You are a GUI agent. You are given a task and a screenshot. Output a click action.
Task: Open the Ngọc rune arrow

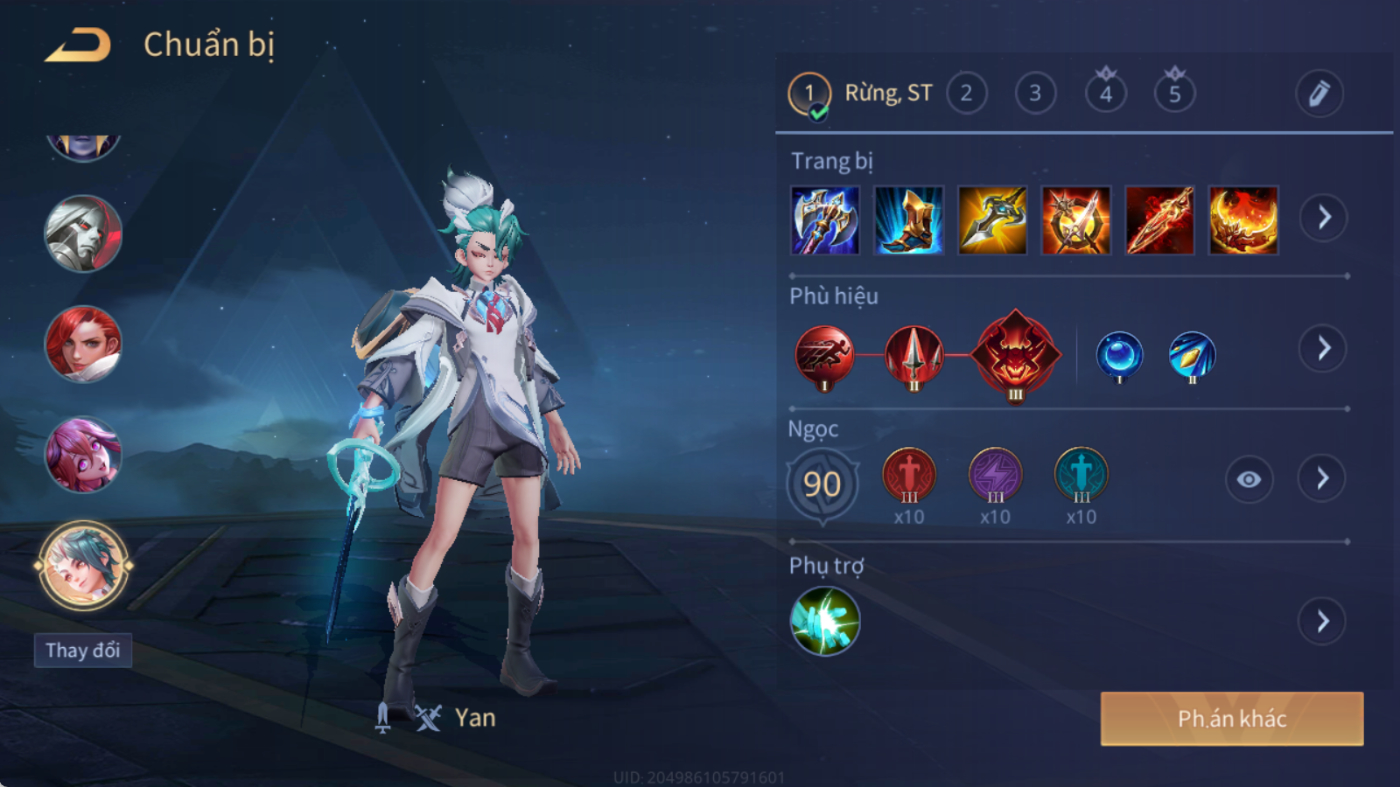point(1322,479)
